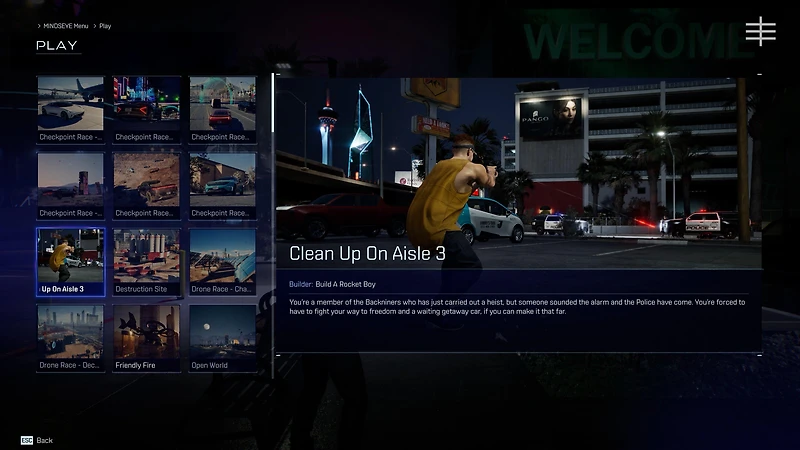This screenshot has width=800, height=450.
Task: Pick the Checkpoint Race tile with the red car on the road
Action: pyautogui.click(x=222, y=109)
